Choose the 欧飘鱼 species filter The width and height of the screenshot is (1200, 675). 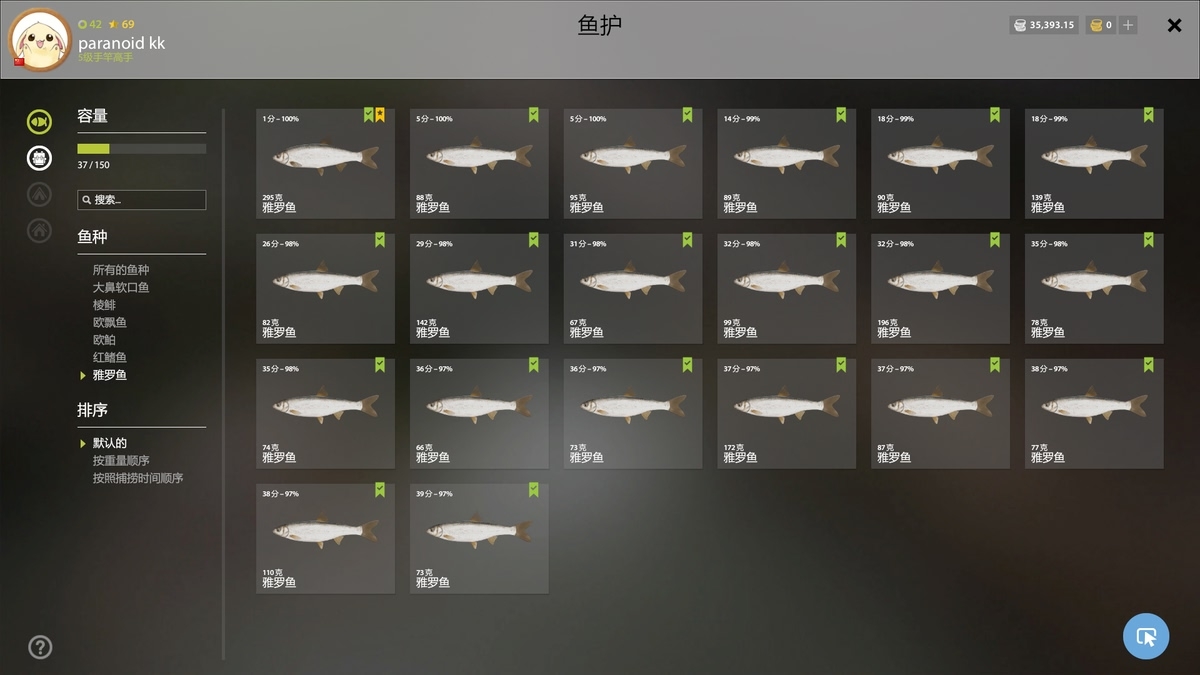tap(110, 322)
